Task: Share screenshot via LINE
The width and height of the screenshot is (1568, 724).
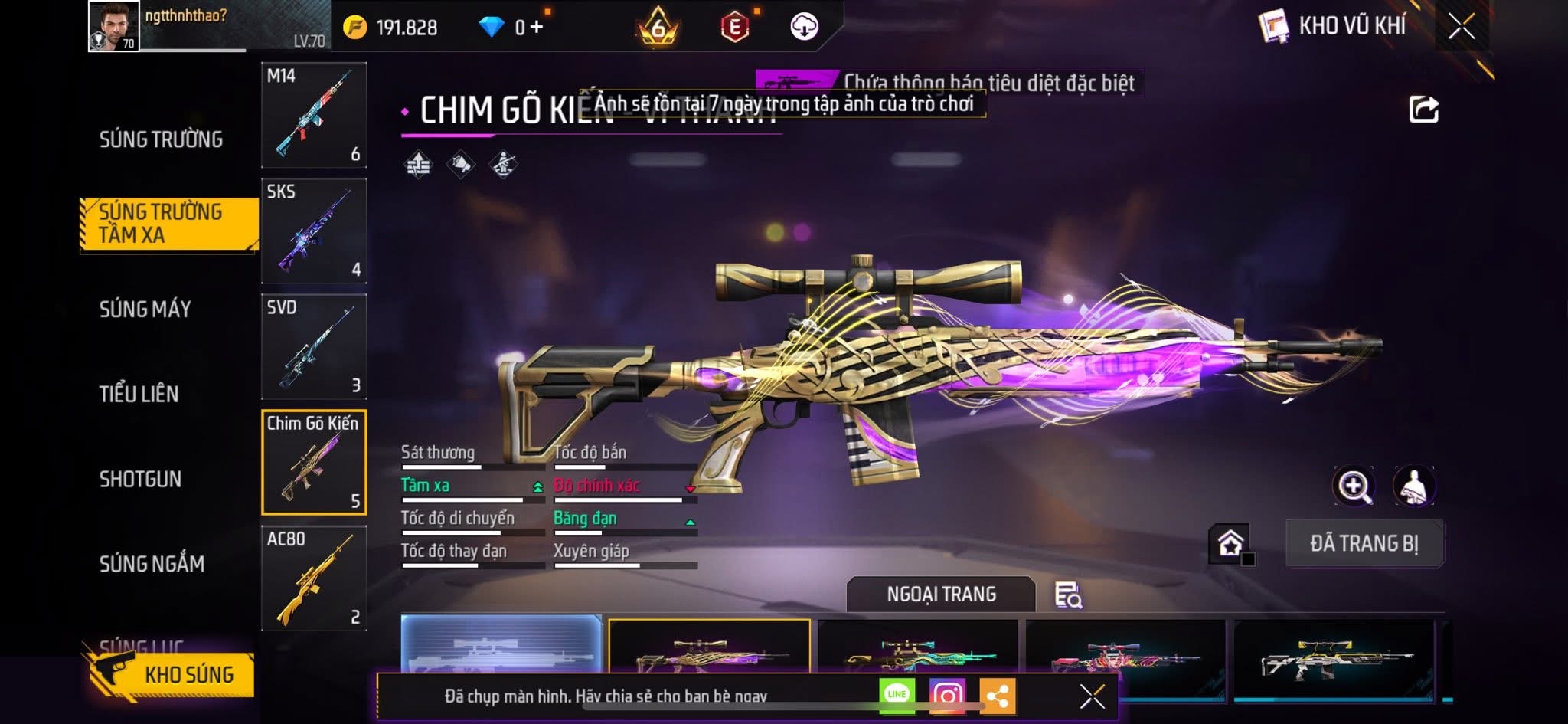Action: tap(897, 695)
